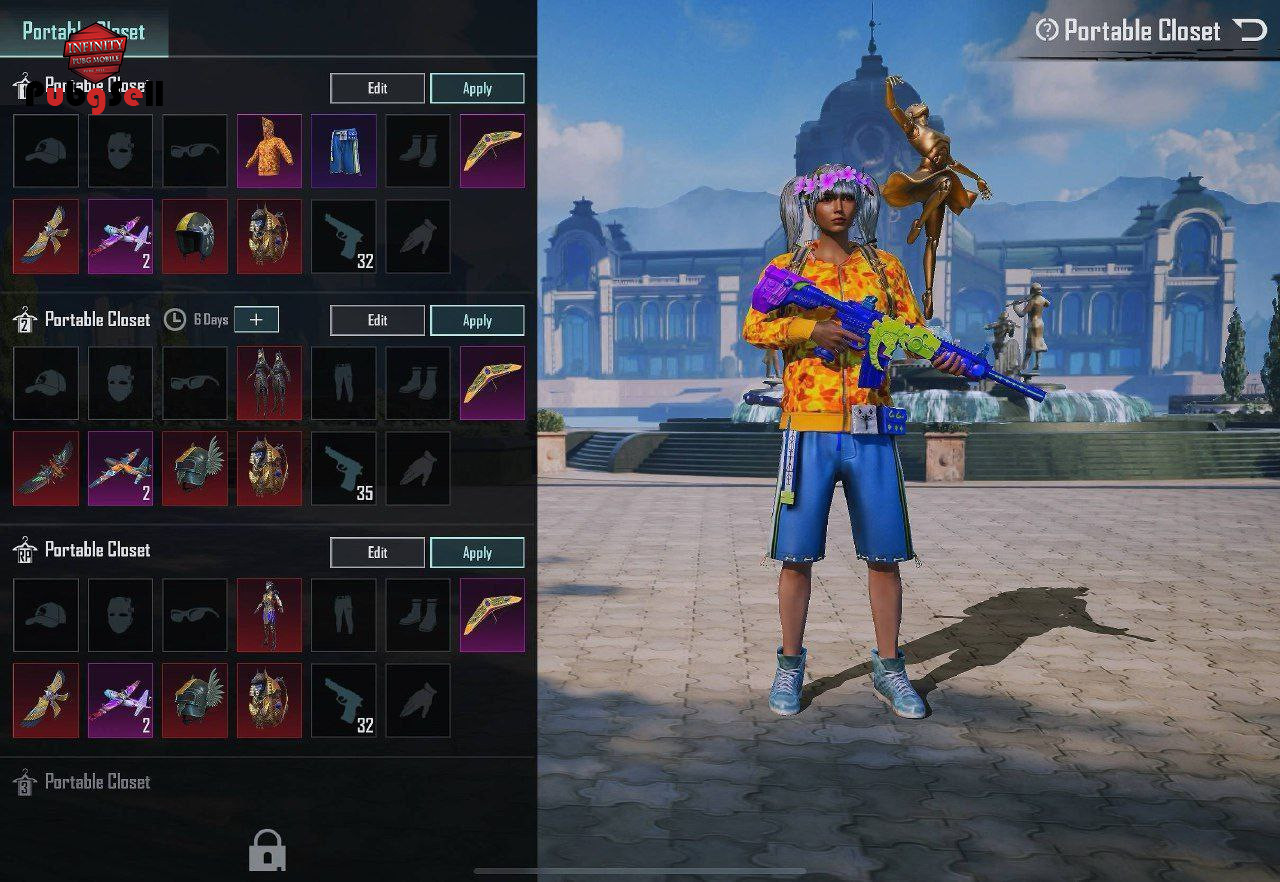Select the orange camo hoodie slot
Screen dimensions: 1280x882
point(269,151)
